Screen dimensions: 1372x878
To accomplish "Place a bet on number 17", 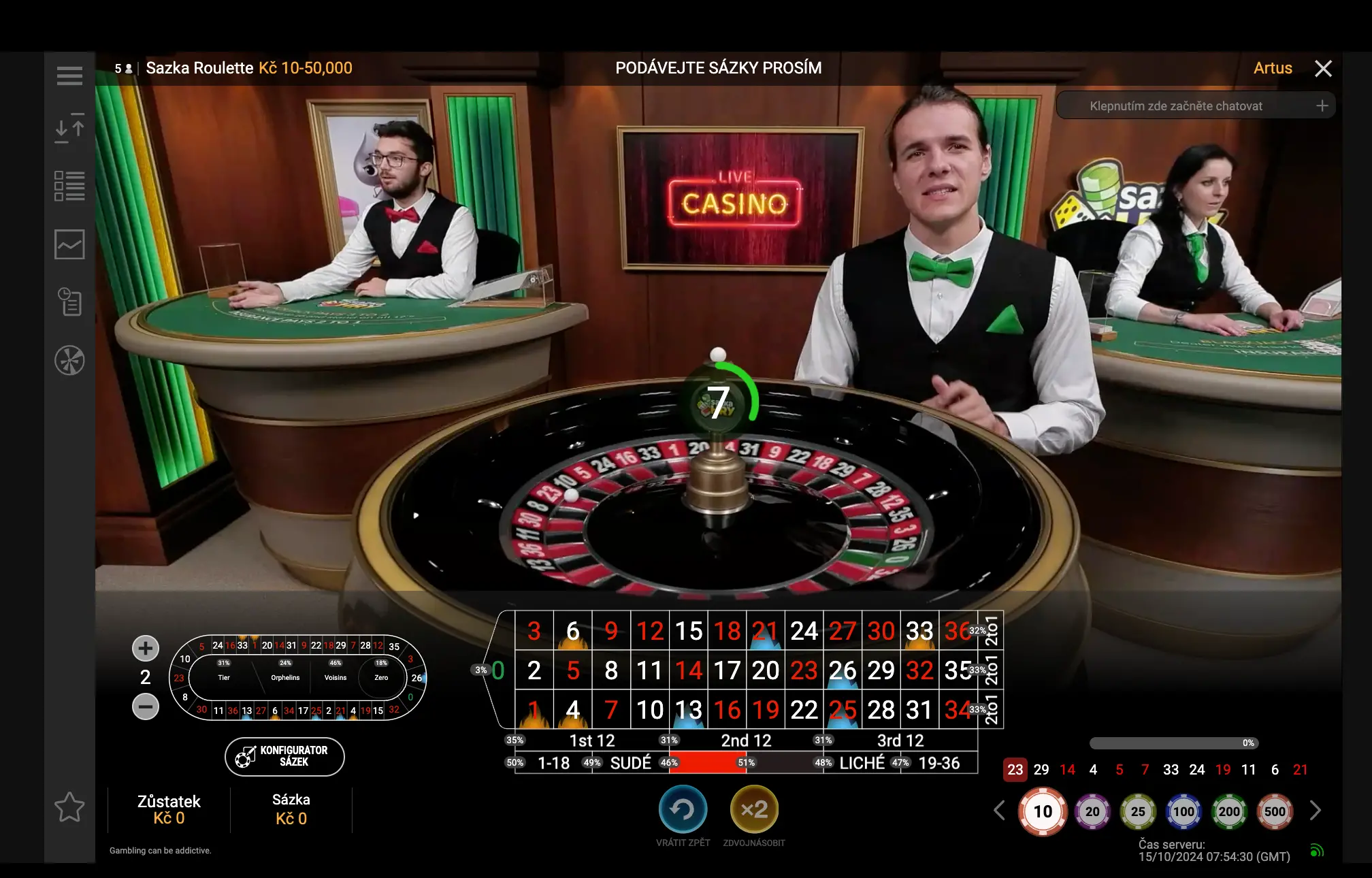I will [x=727, y=670].
